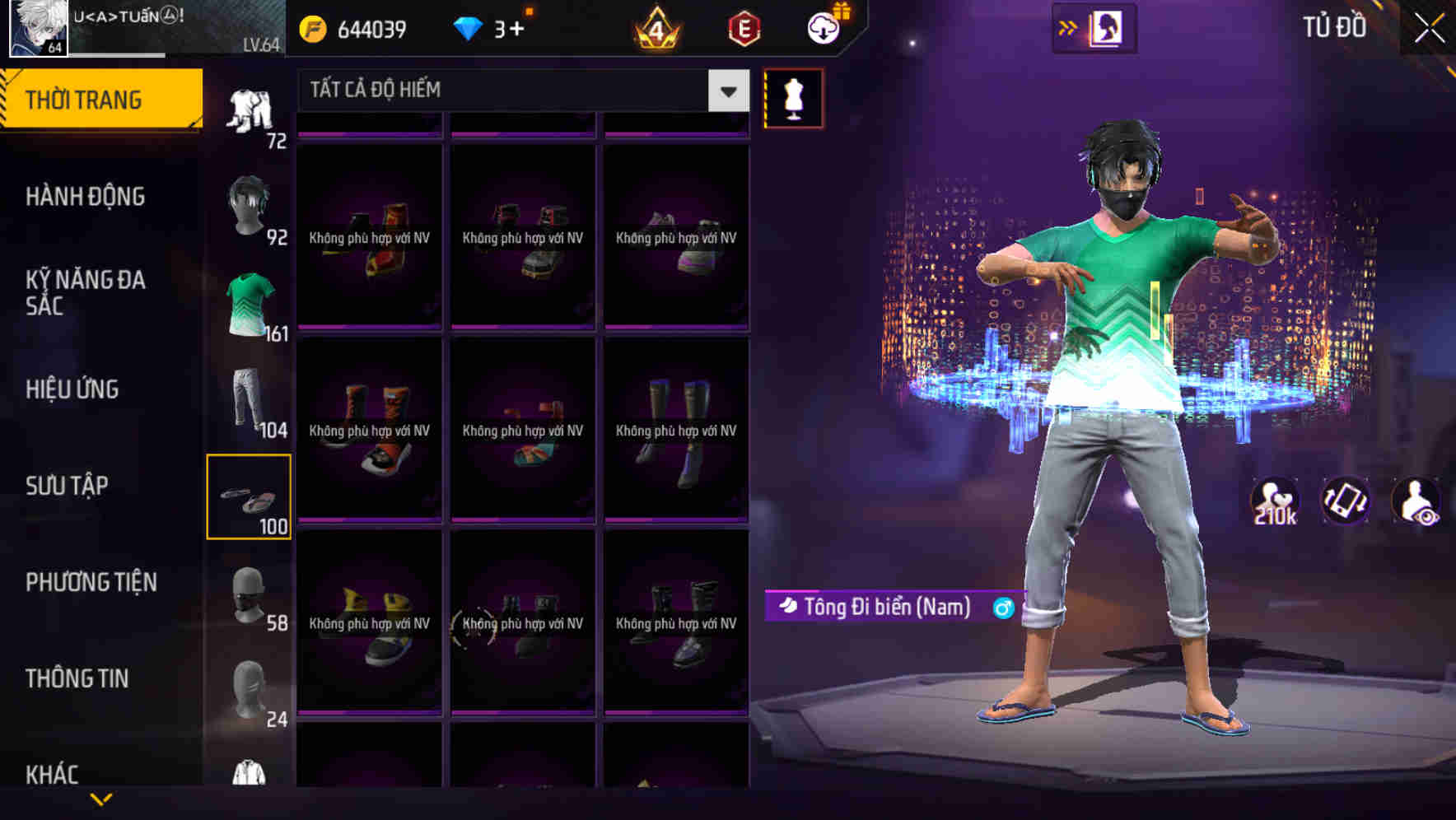Open the TẤT CẢ ĐỘ HIẾM rarity dropdown
Viewport: 1456px width, 820px height.
(x=519, y=91)
